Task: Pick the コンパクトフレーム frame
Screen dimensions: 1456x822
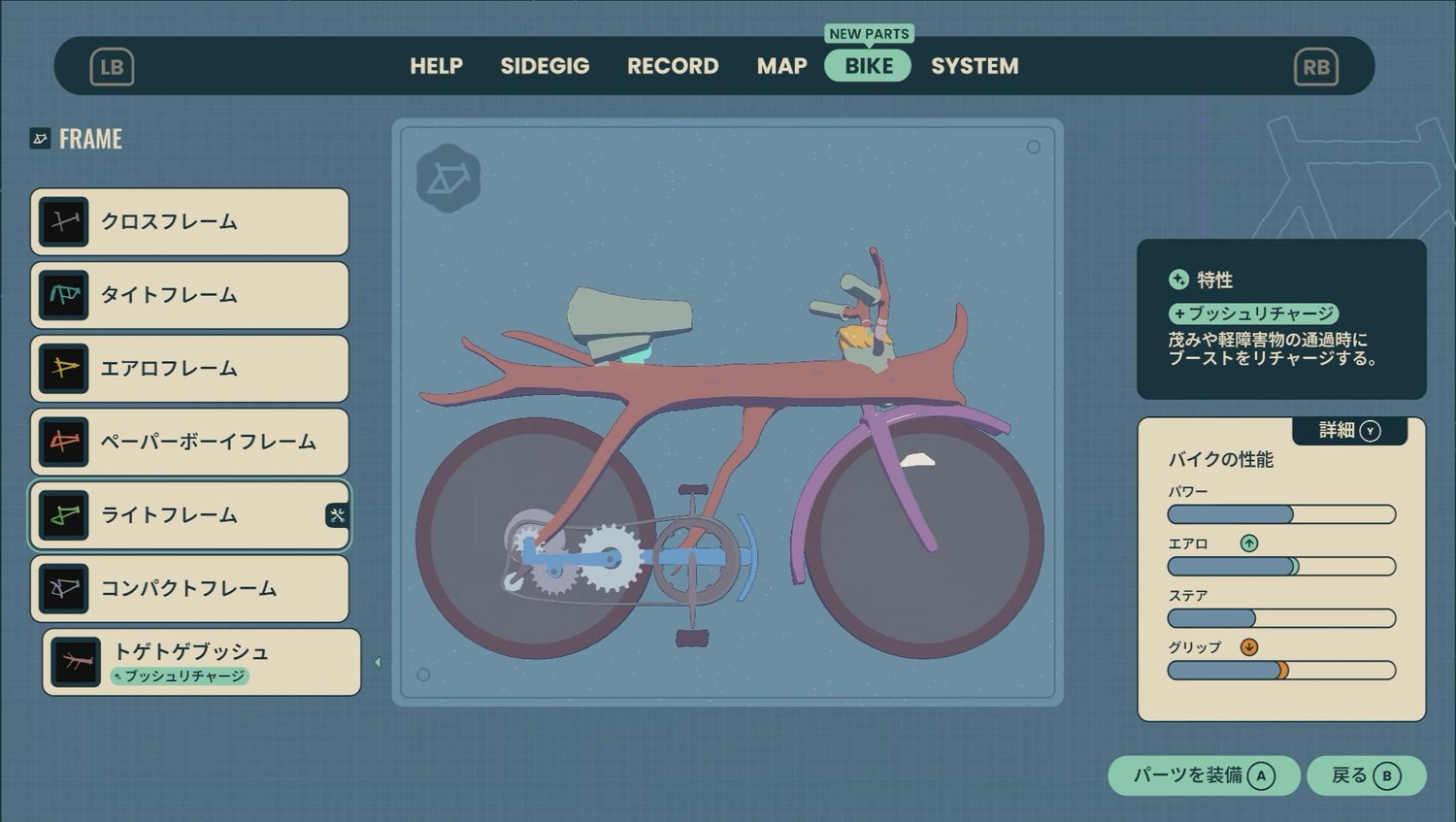Action: (189, 589)
